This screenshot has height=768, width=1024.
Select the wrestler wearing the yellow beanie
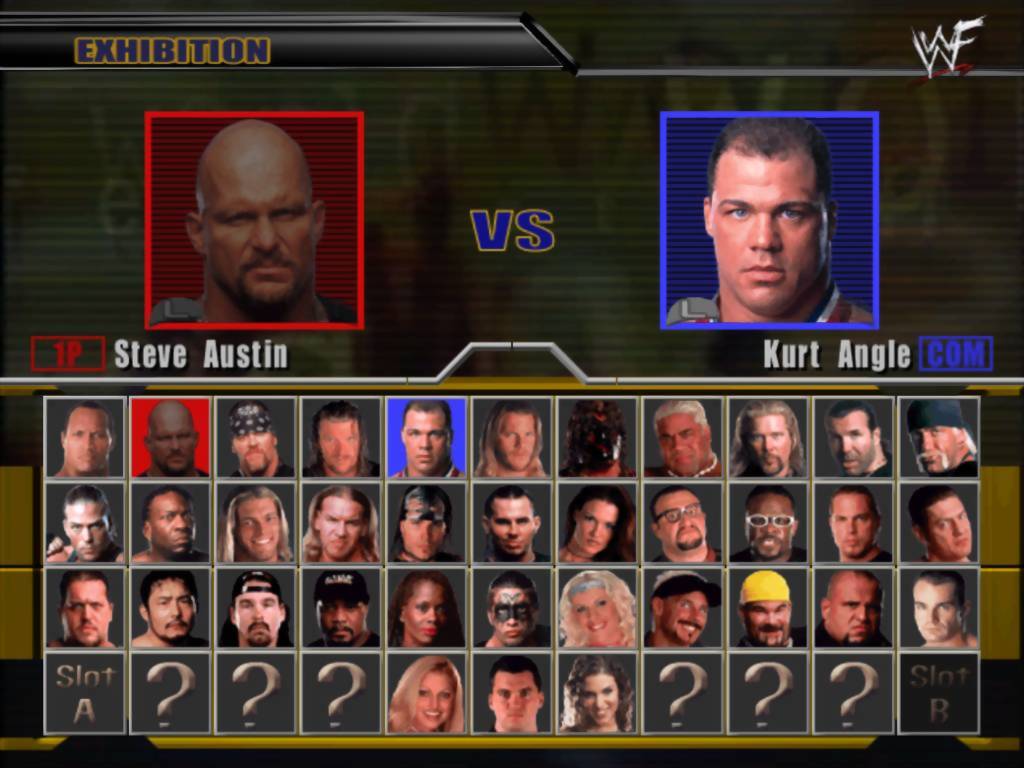point(768,608)
